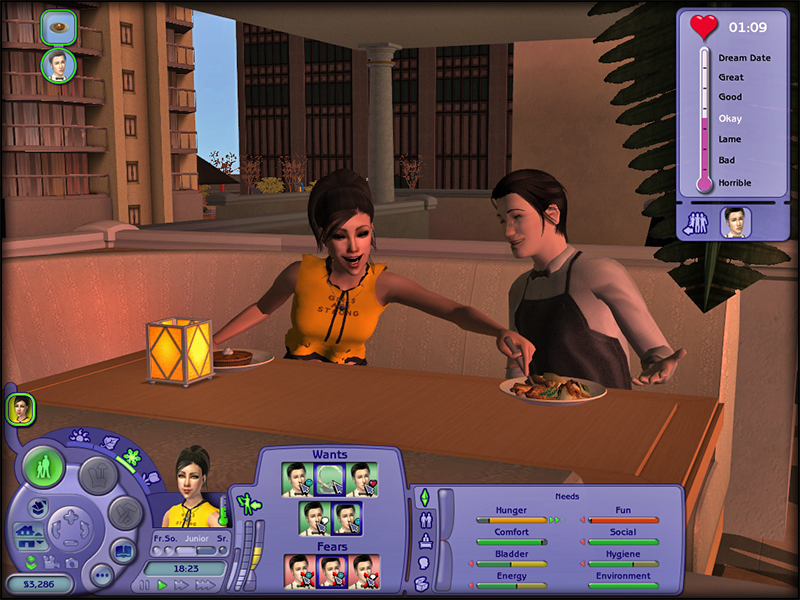This screenshot has width=800, height=600.
Task: Open Buy mode with the armchair button
Action: [x=97, y=475]
